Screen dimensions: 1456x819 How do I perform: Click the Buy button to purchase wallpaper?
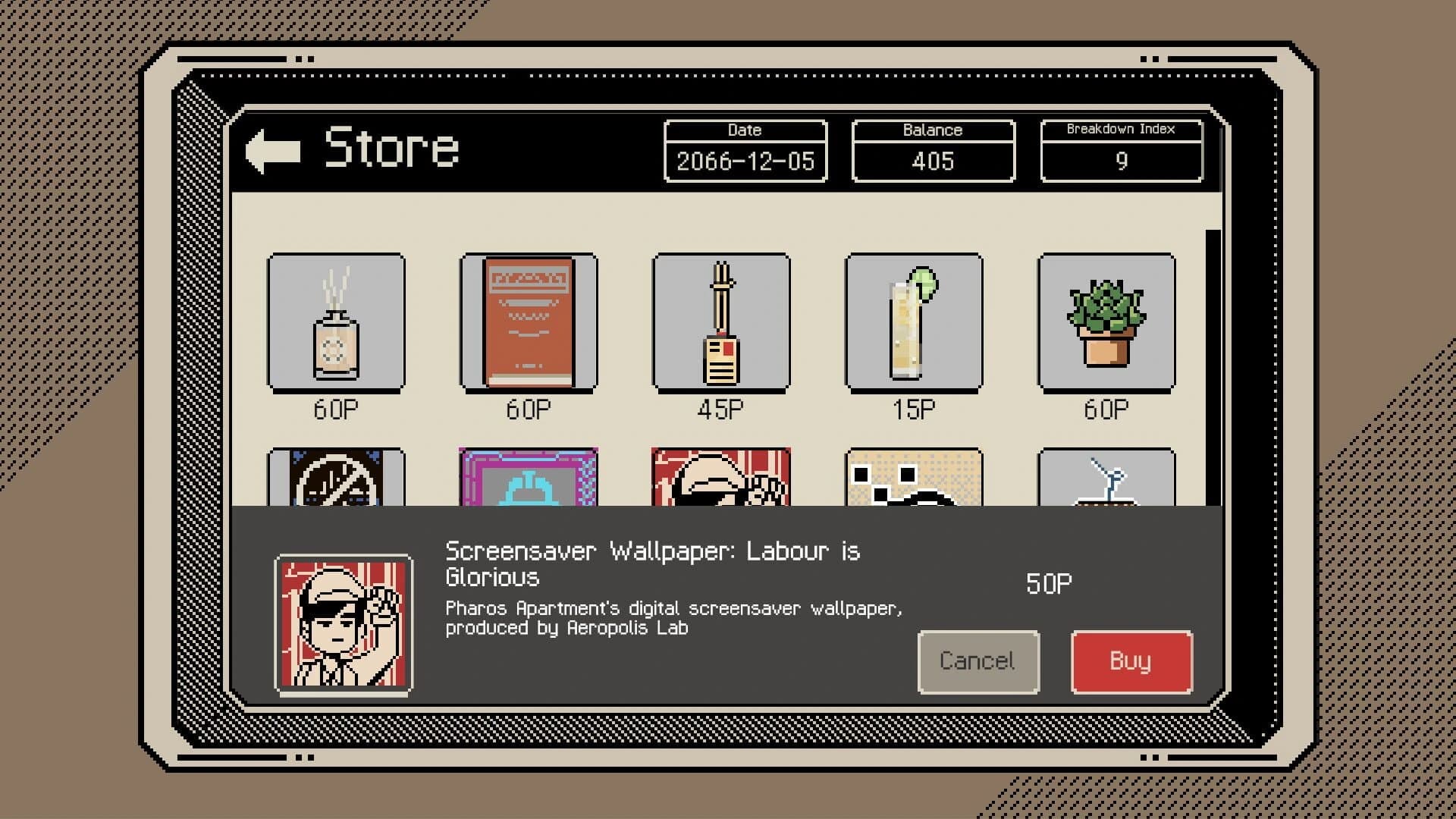pyautogui.click(x=1131, y=661)
